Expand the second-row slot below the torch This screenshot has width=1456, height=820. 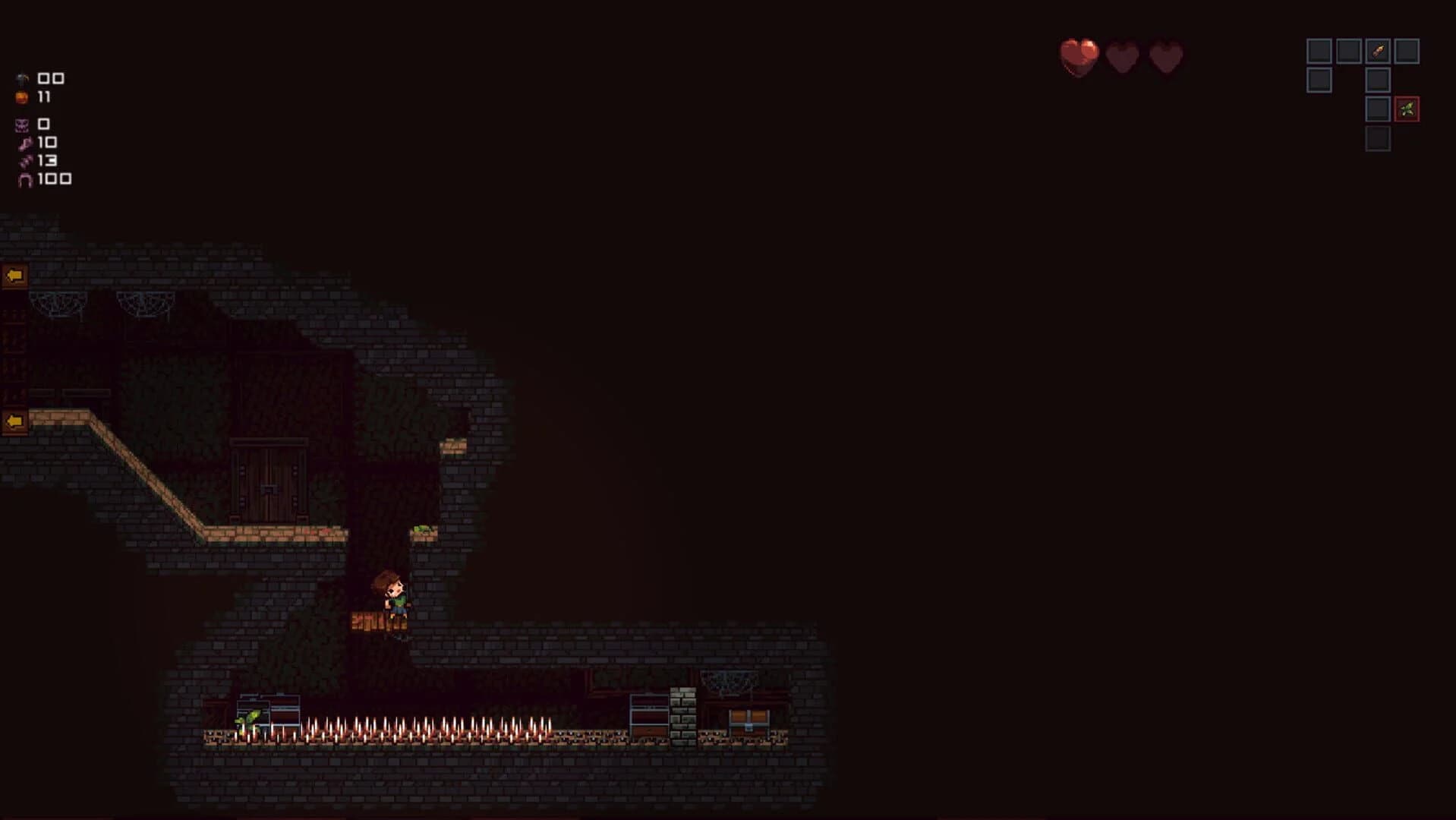(1378, 80)
